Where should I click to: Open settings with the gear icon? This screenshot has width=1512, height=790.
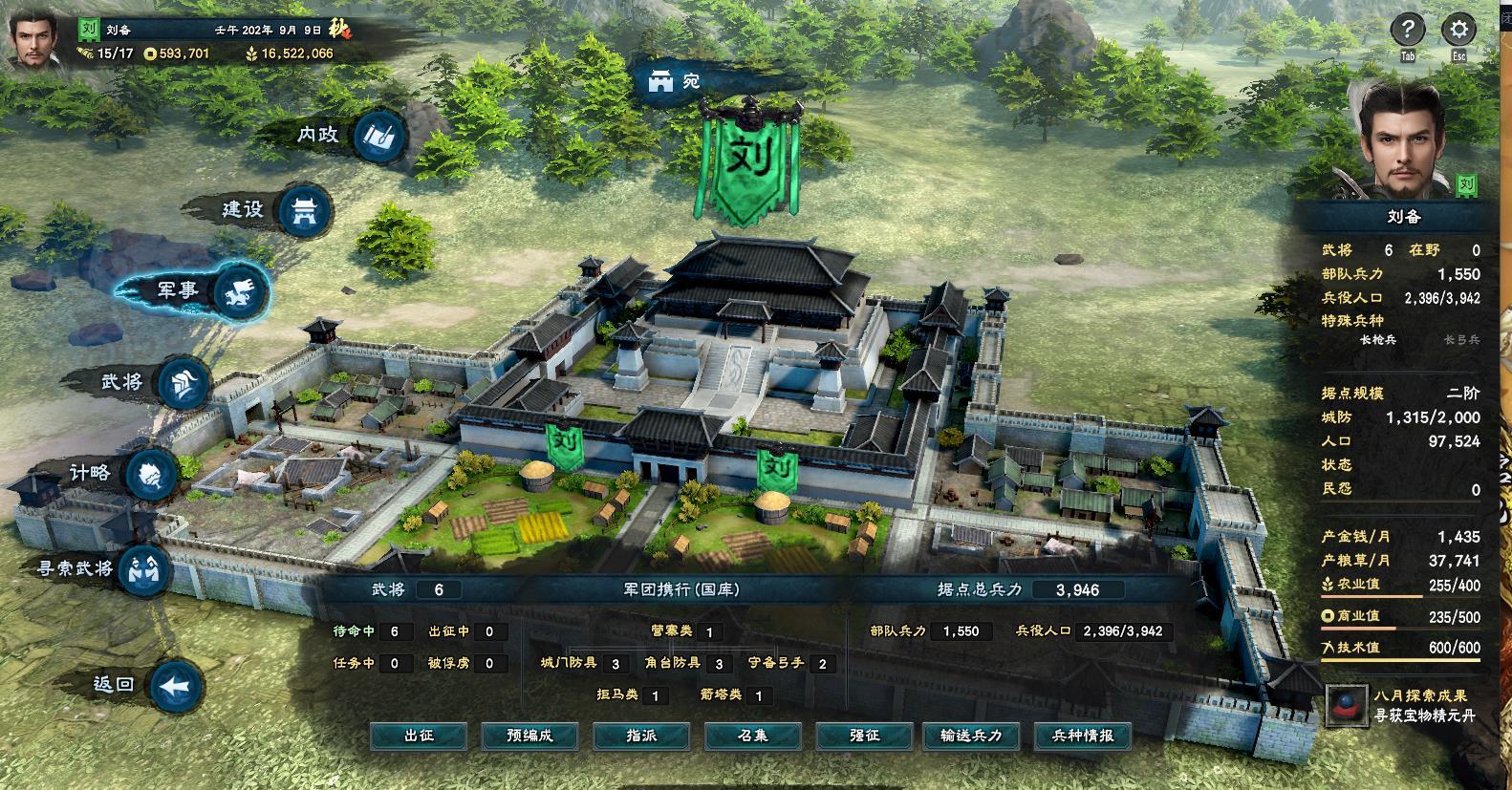(1458, 31)
